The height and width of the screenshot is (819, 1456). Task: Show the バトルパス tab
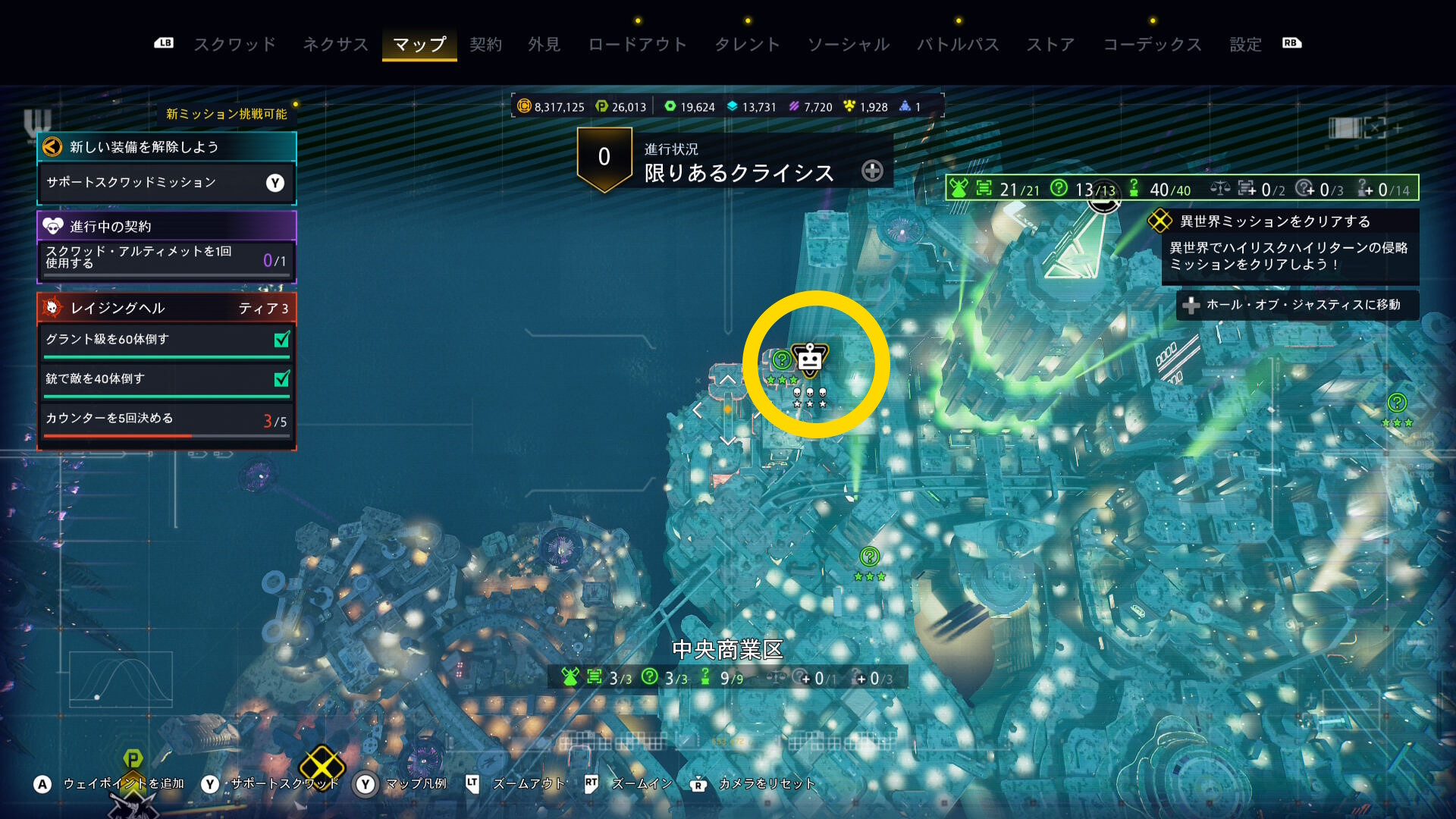click(x=958, y=44)
